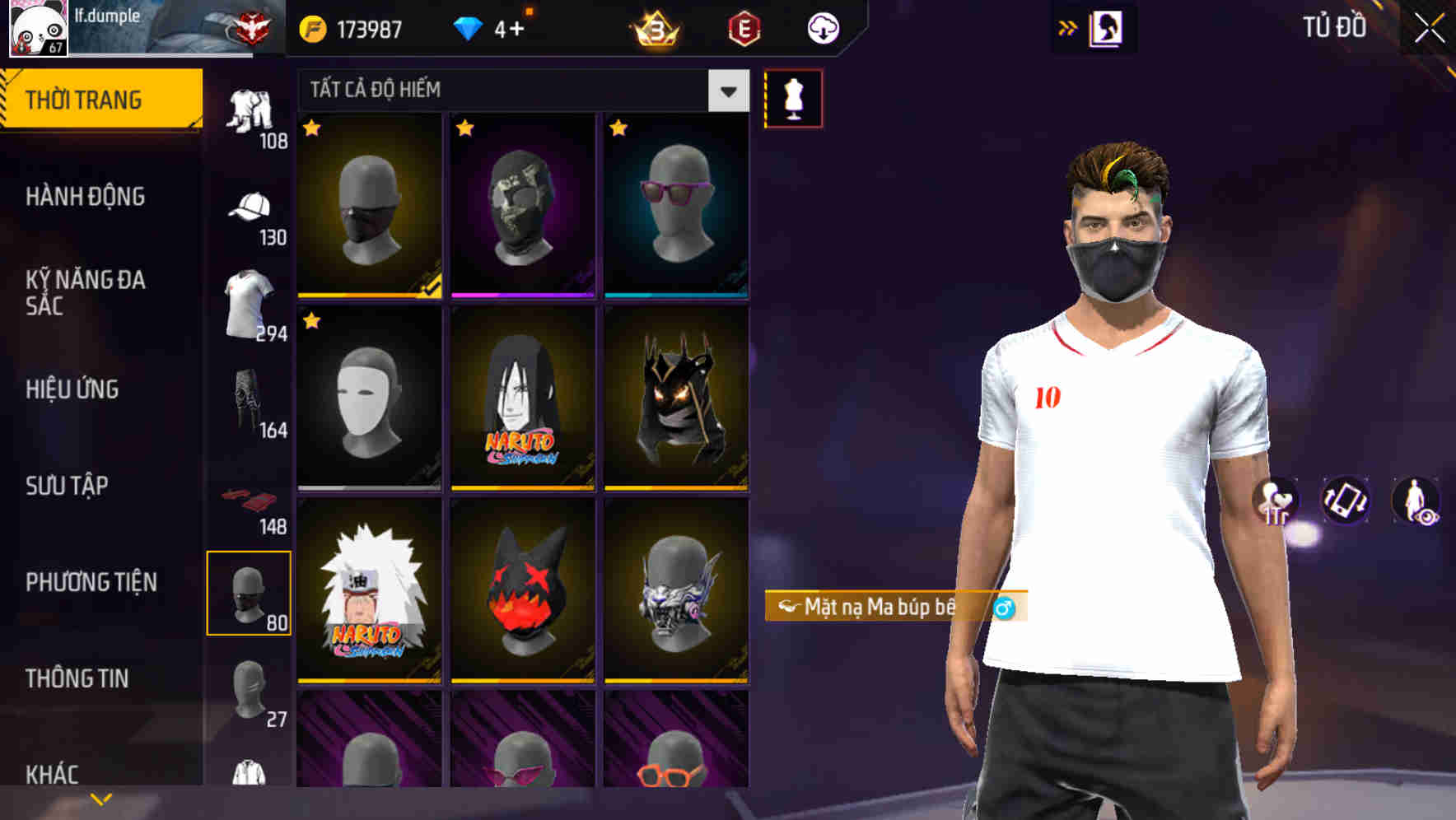Screen dimensions: 1456x820
Task: Open the cloud download icon
Action: coord(823,27)
